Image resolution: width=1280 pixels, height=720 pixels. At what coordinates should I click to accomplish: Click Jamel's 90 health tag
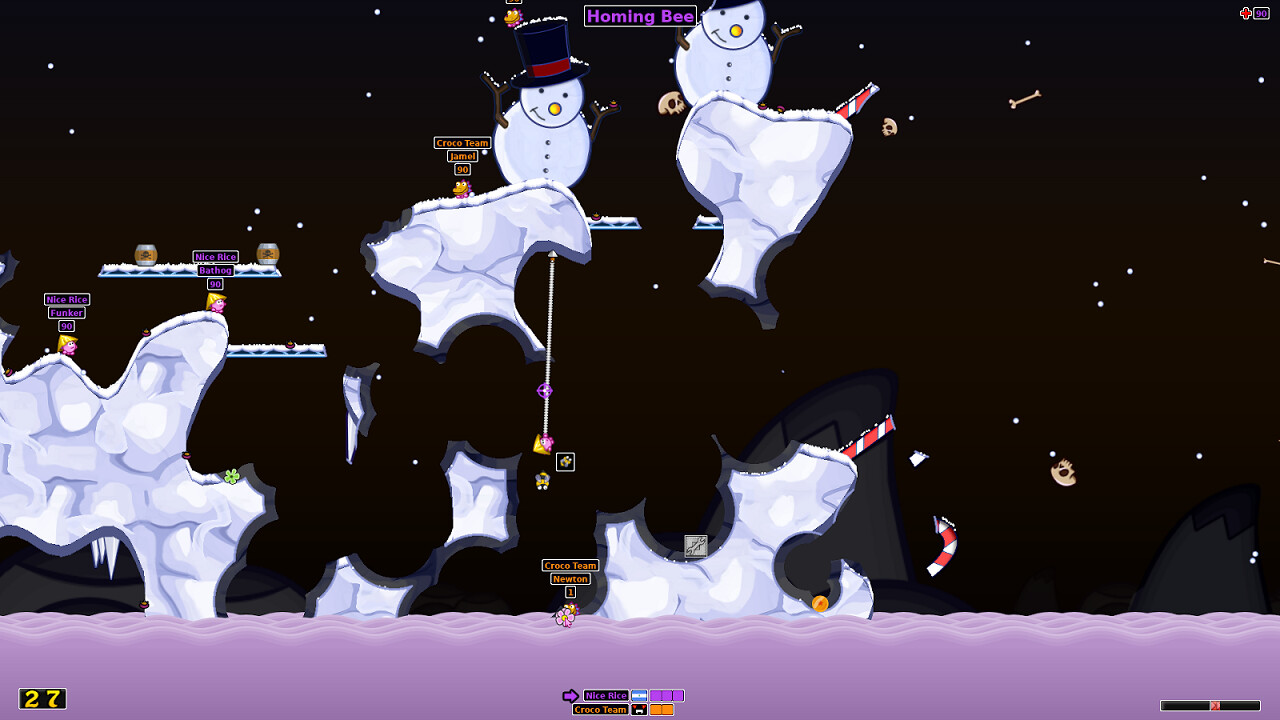(x=461, y=169)
